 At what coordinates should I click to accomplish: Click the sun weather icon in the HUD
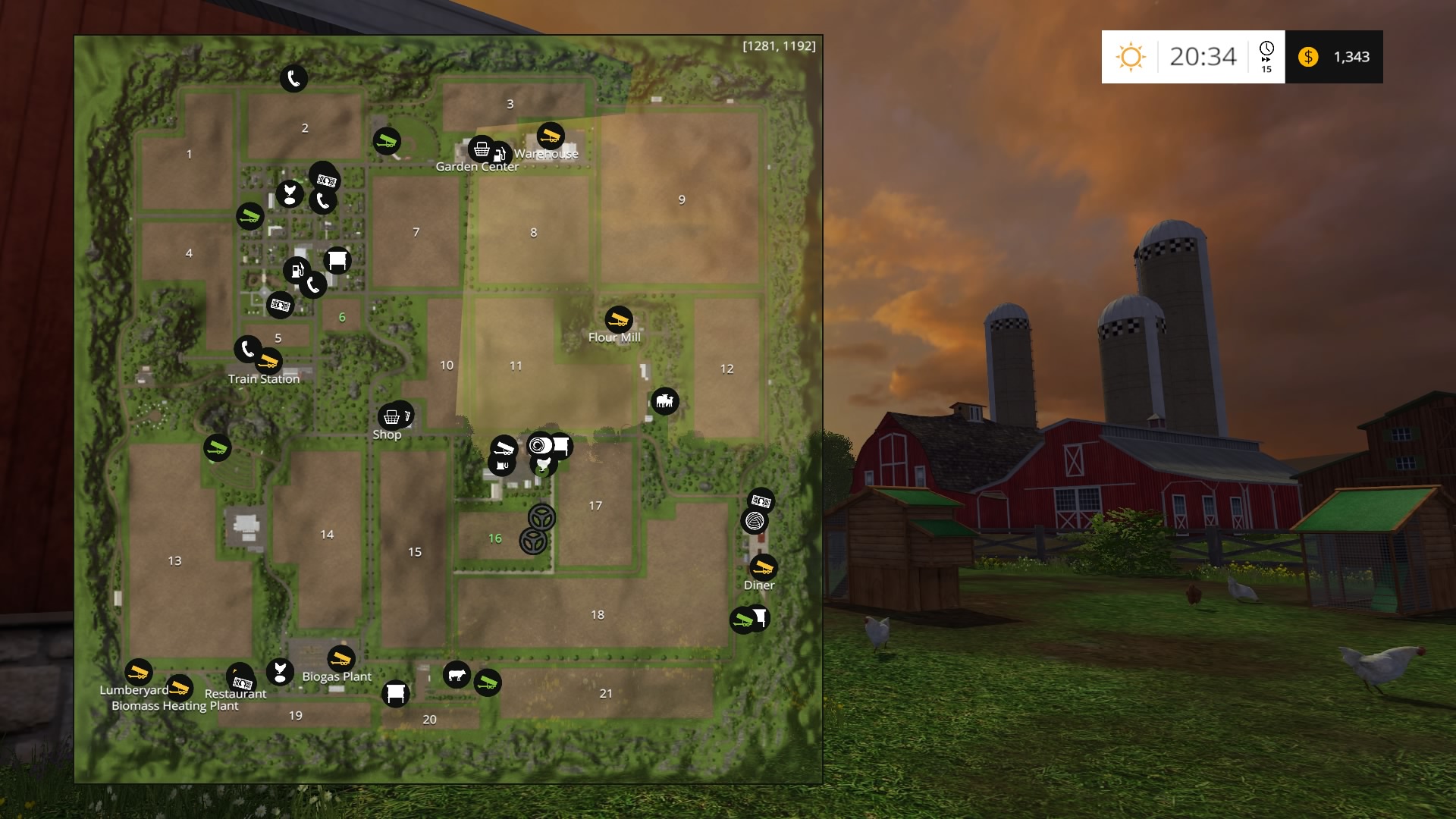coord(1130,57)
